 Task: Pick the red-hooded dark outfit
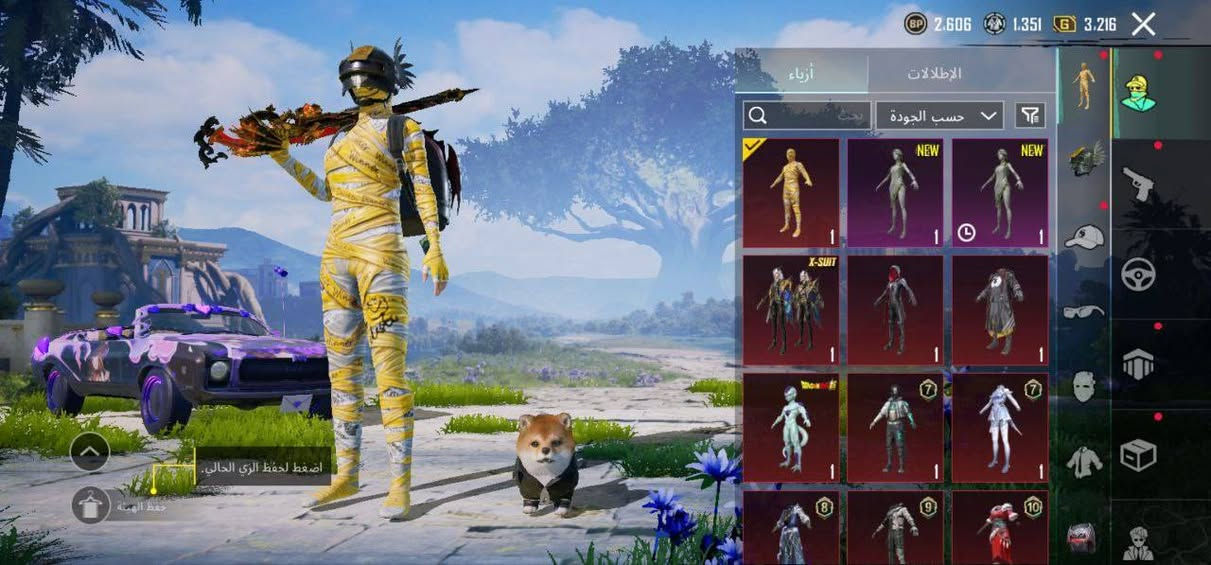coord(895,310)
